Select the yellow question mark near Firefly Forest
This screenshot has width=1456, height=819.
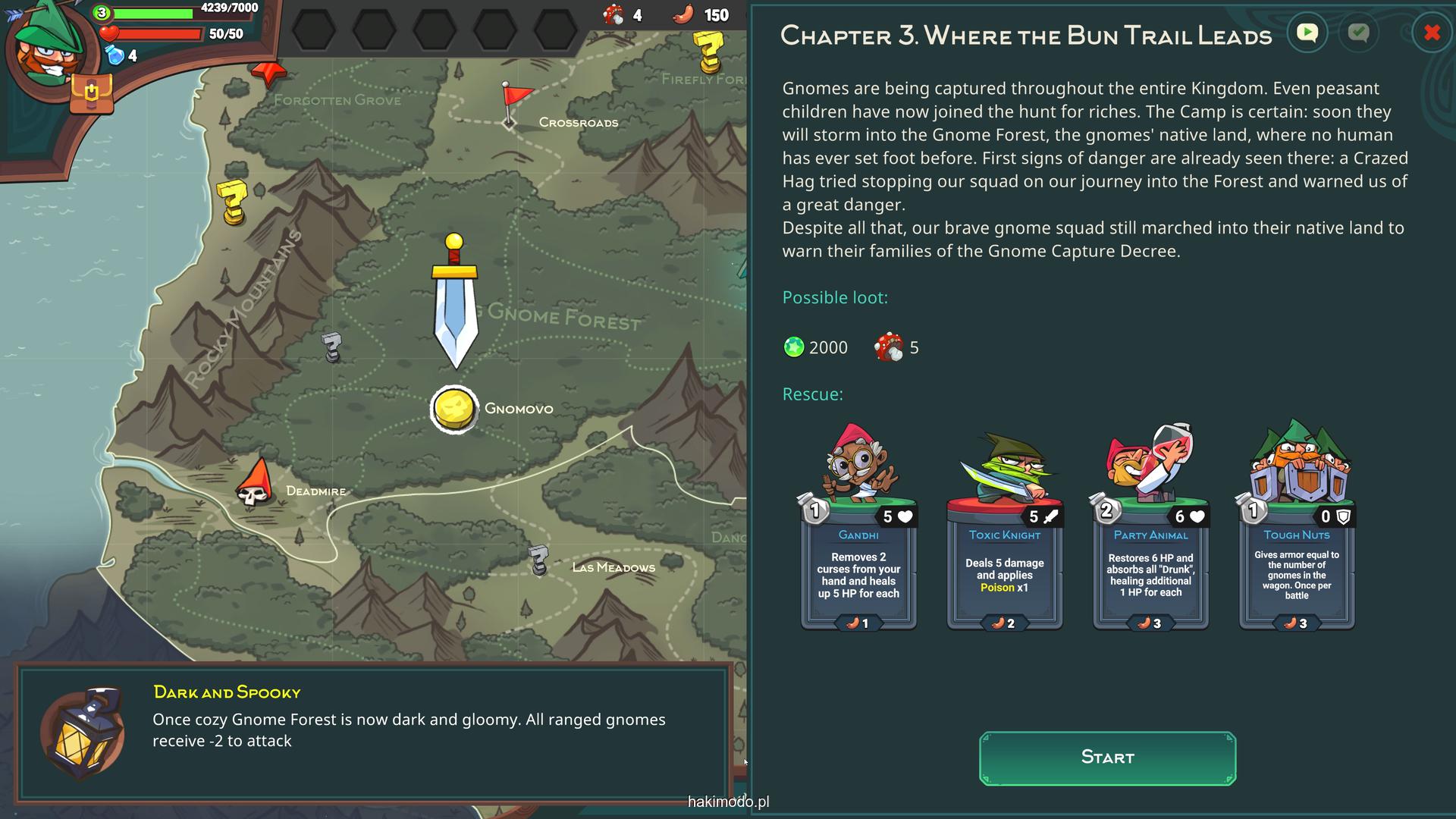tap(709, 50)
